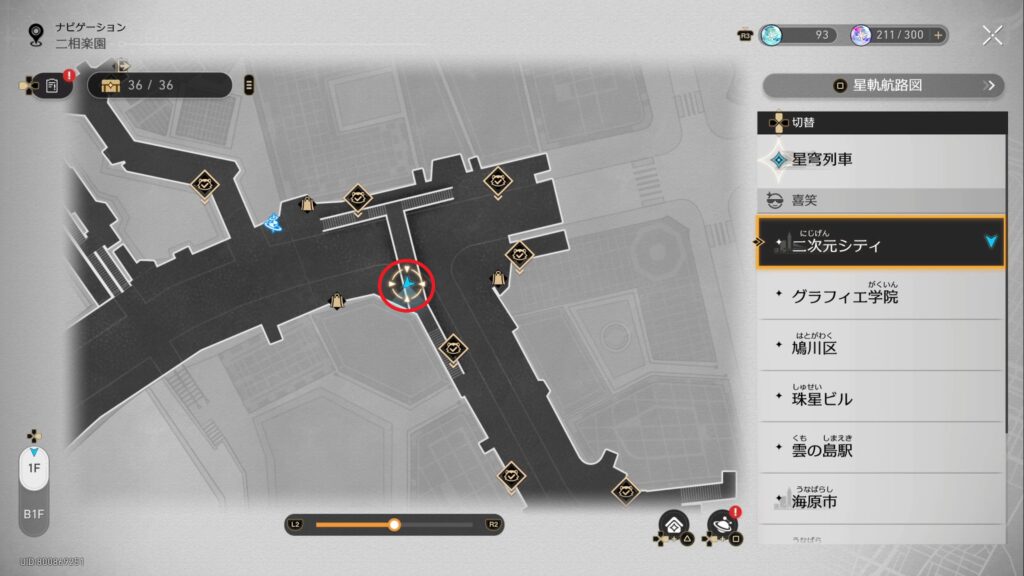Open the 星軌航路図 star rail map
The image size is (1024, 576).
point(883,85)
